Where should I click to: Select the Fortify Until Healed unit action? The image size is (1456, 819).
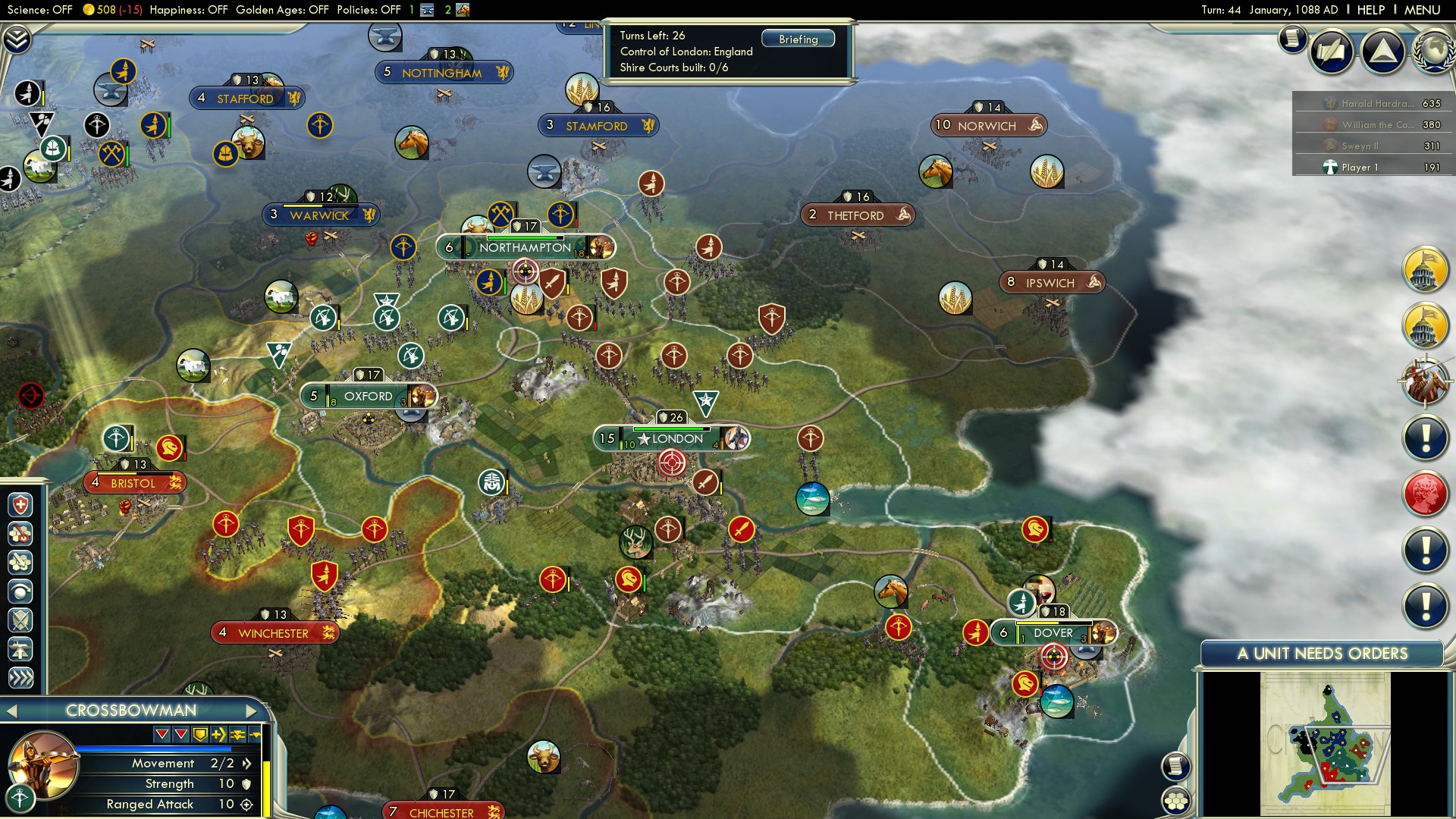coord(20,504)
